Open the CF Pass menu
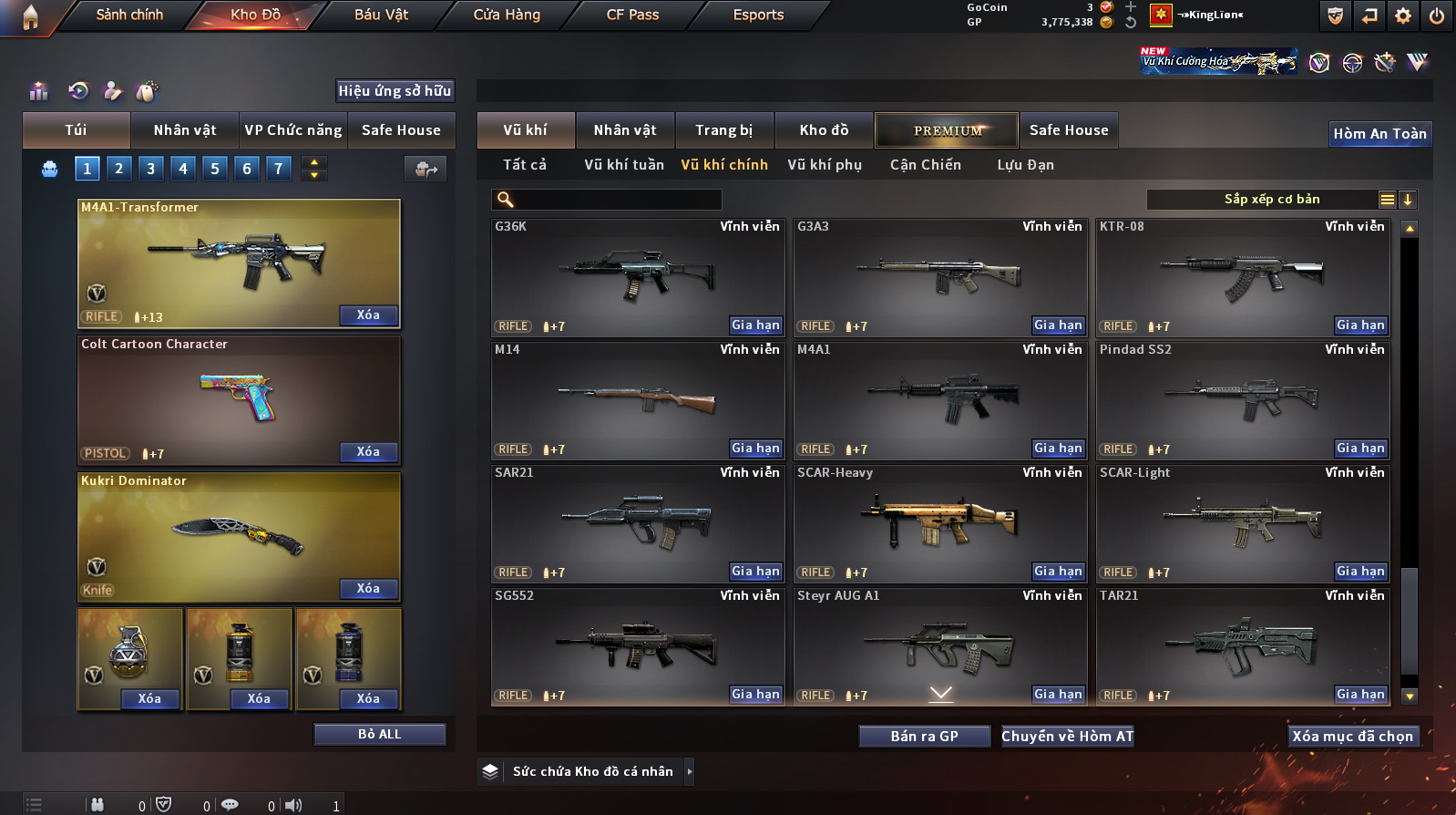Screen dimensions: 1456x815 click(632, 15)
